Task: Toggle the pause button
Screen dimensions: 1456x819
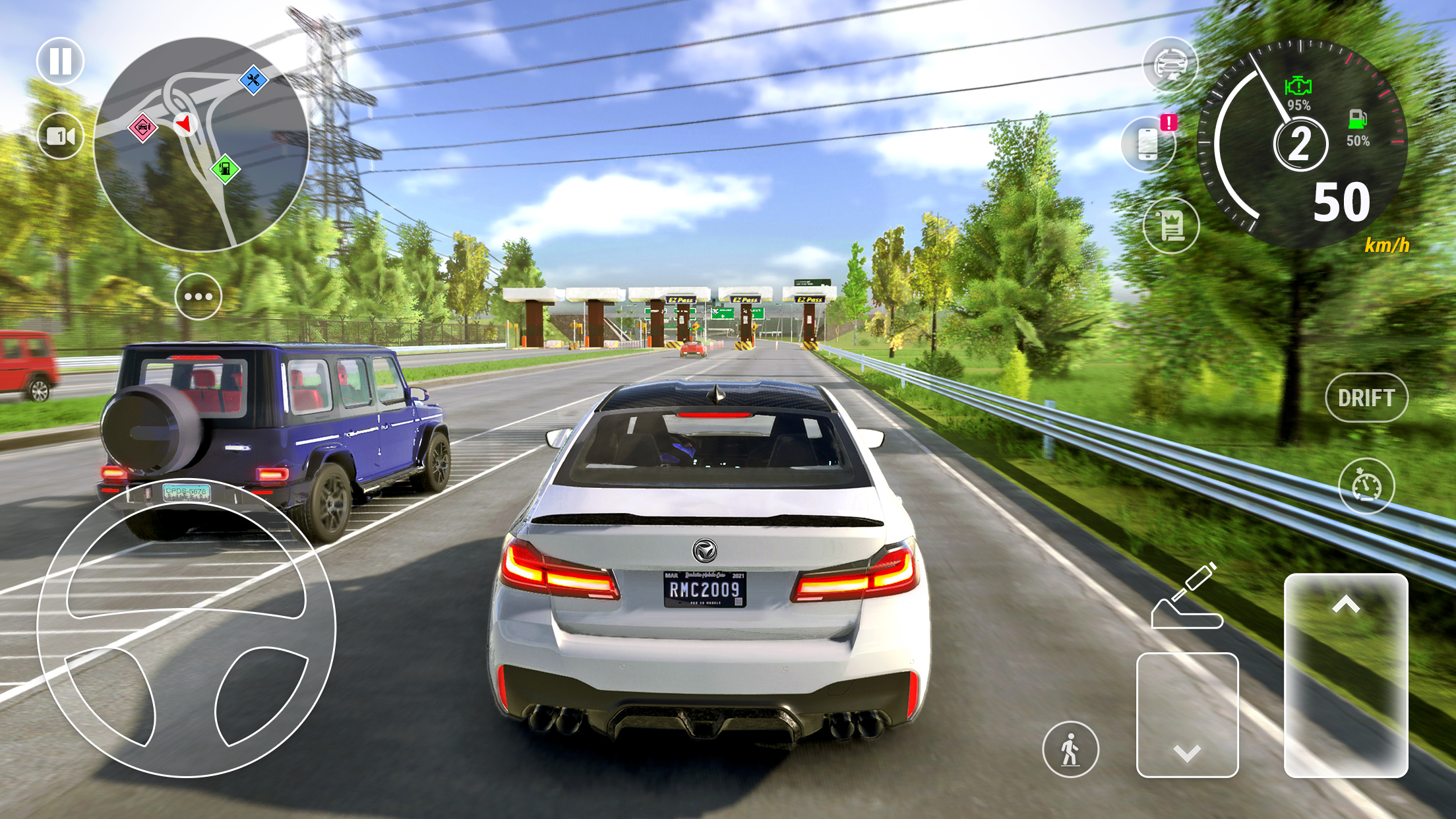Action: [61, 61]
